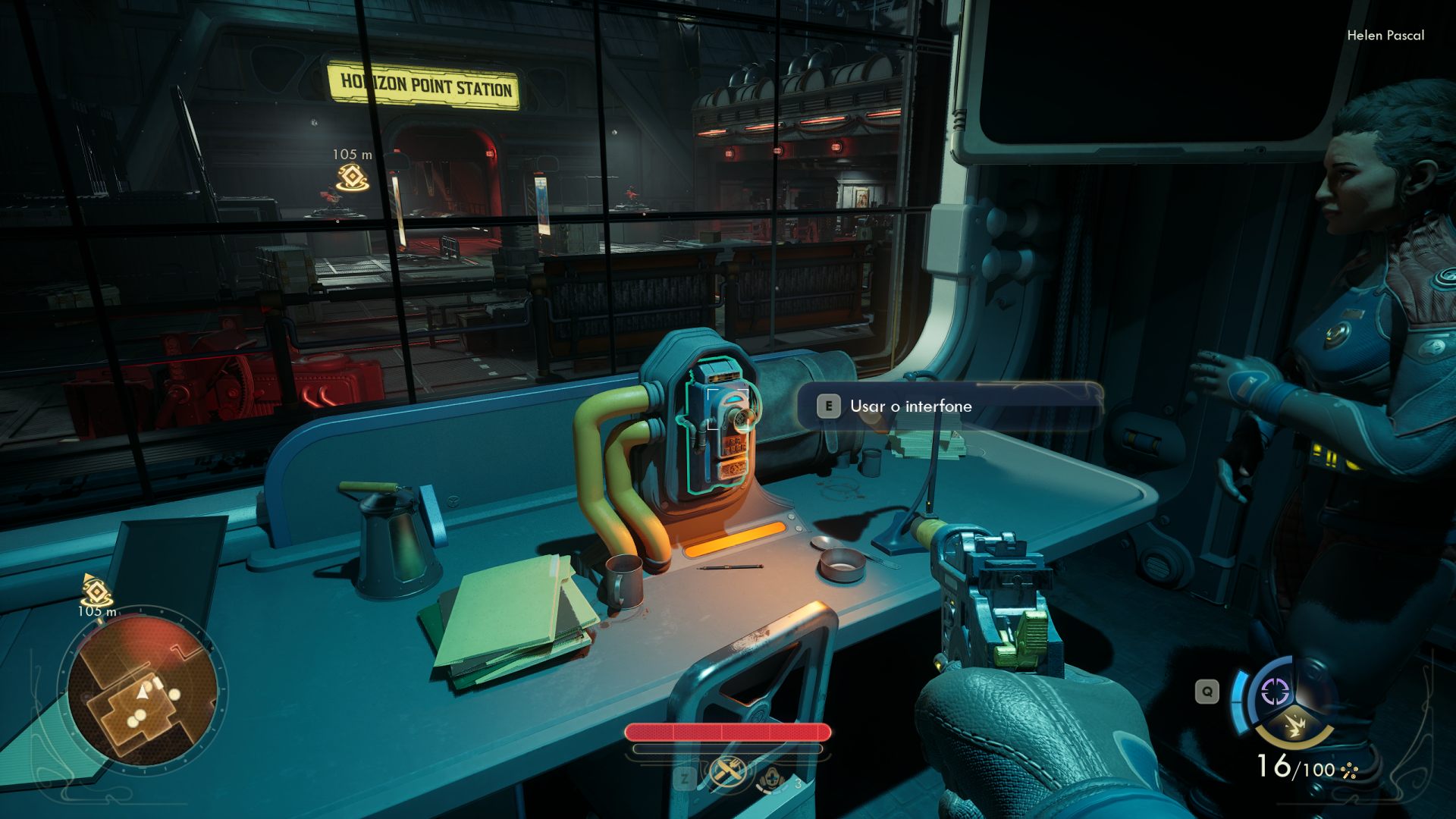Click the Z keybind badge near the health bar
Image resolution: width=1456 pixels, height=819 pixels.
click(x=685, y=780)
